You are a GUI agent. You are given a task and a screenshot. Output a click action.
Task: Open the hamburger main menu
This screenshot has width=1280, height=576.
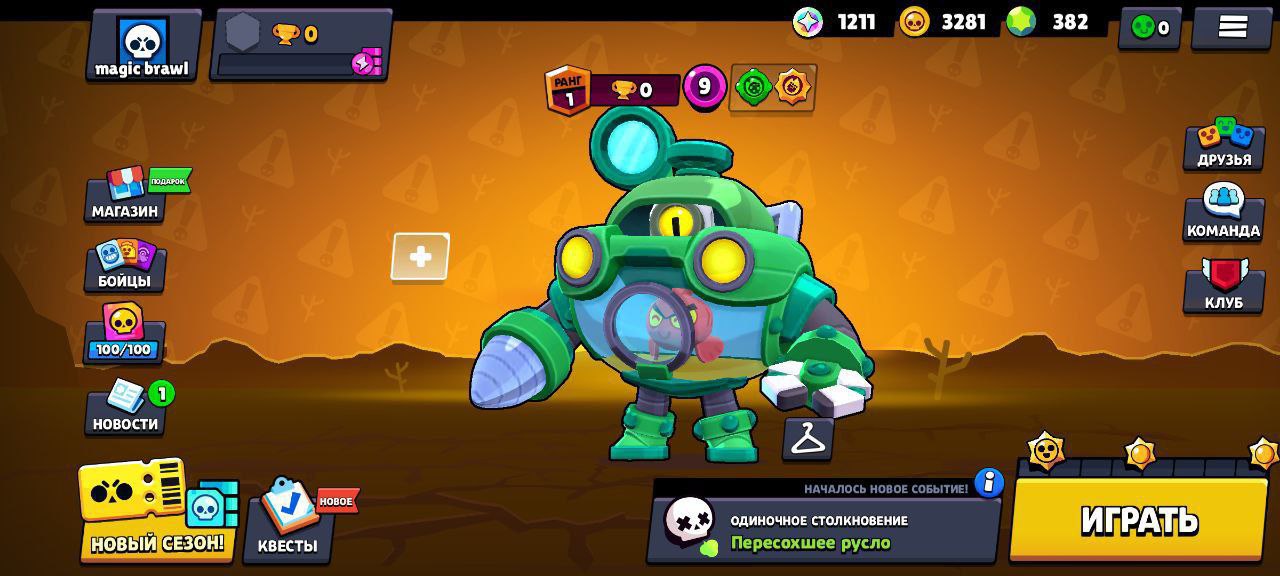coord(1232,27)
